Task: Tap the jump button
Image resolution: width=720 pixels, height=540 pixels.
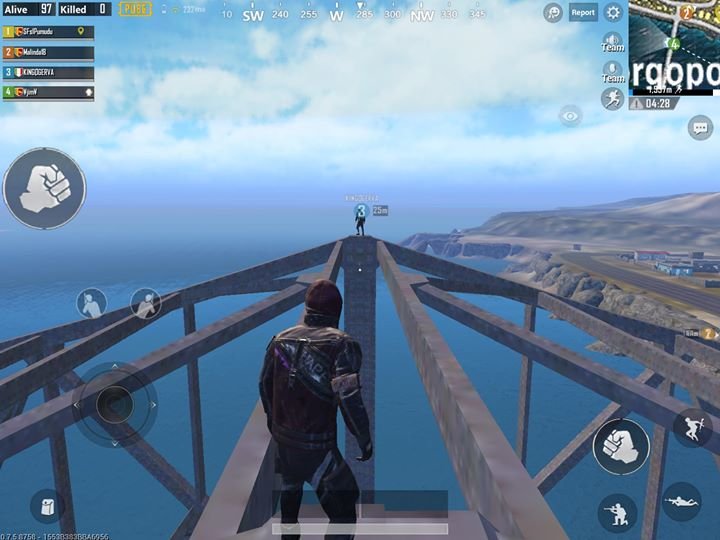Action: pyautogui.click(x=692, y=428)
